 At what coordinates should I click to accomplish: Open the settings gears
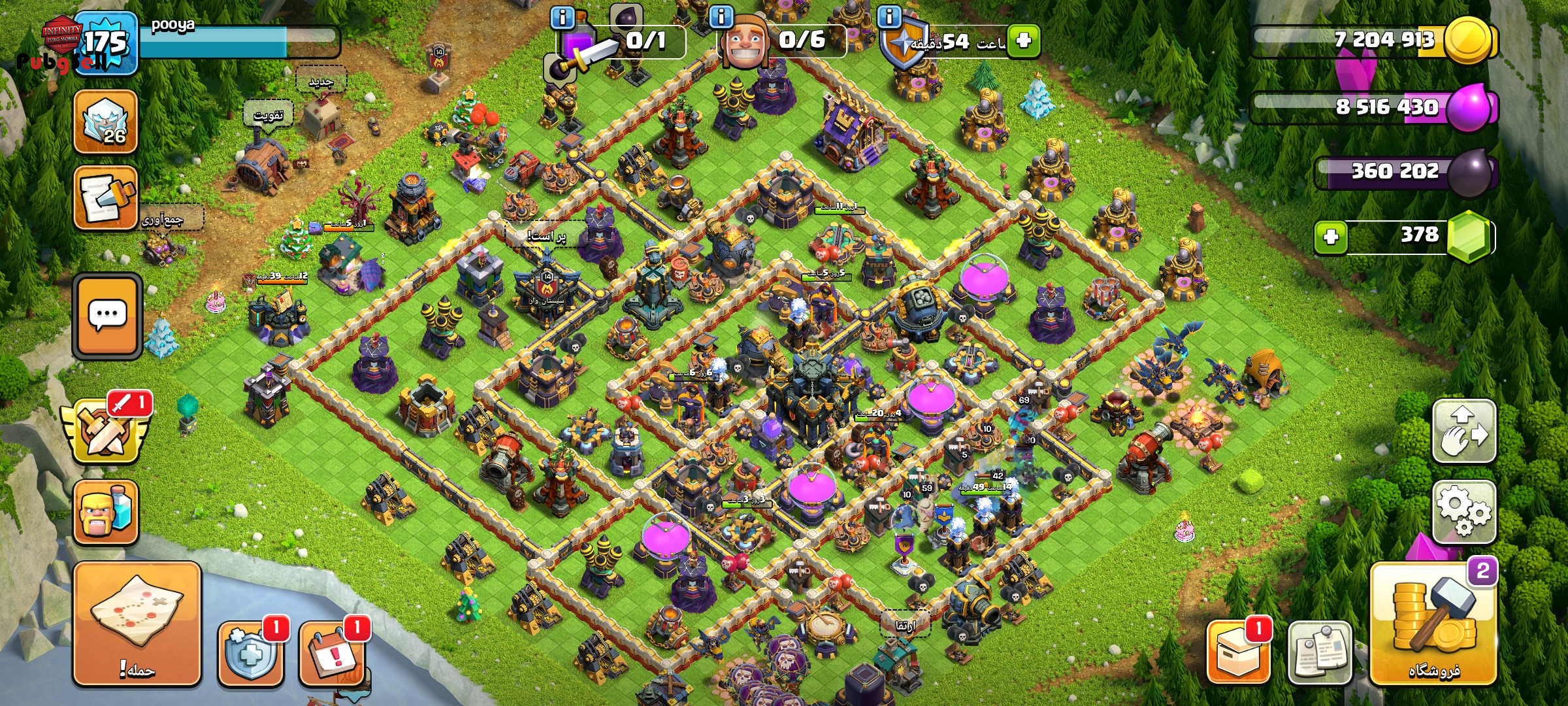click(x=1464, y=512)
